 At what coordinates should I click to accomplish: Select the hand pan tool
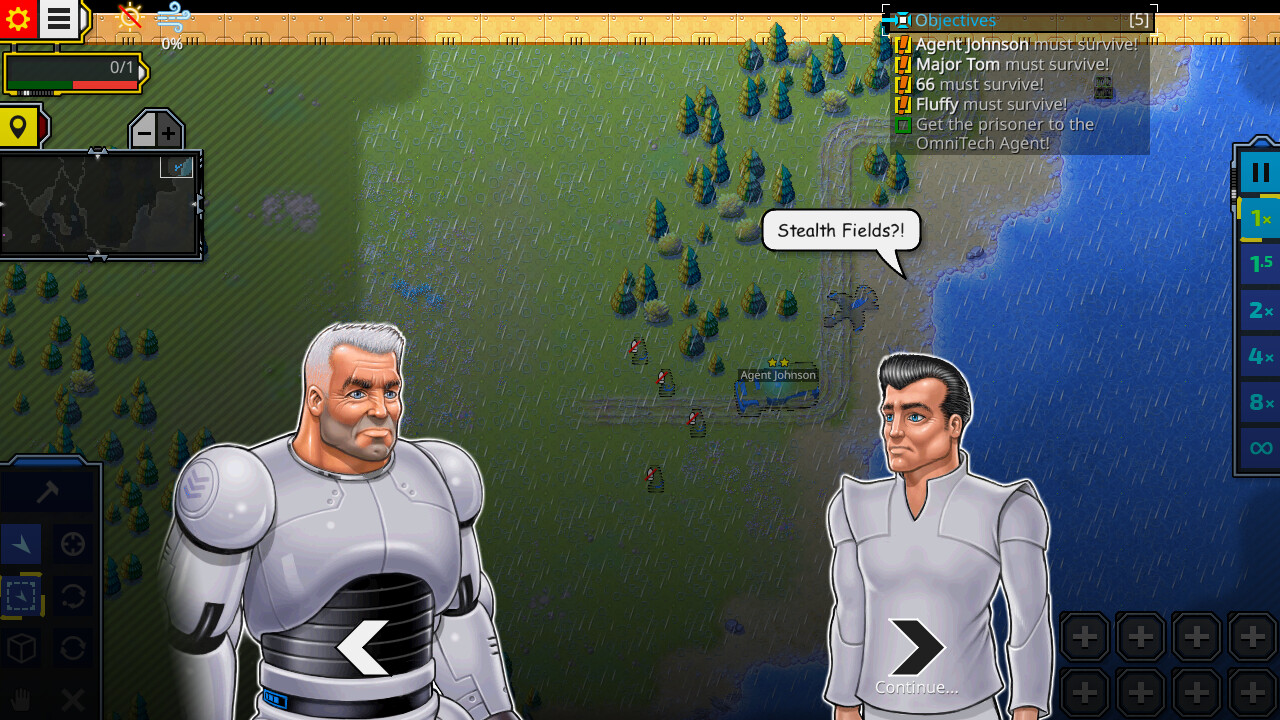click(x=22, y=700)
